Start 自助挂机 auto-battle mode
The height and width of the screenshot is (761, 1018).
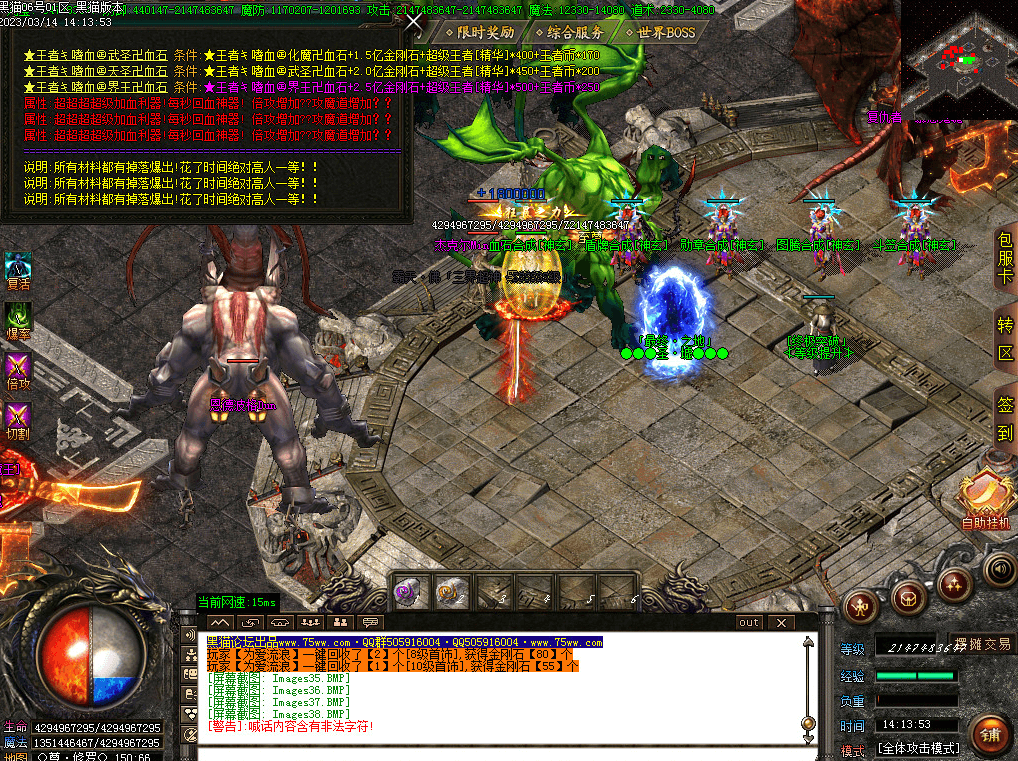[x=986, y=500]
